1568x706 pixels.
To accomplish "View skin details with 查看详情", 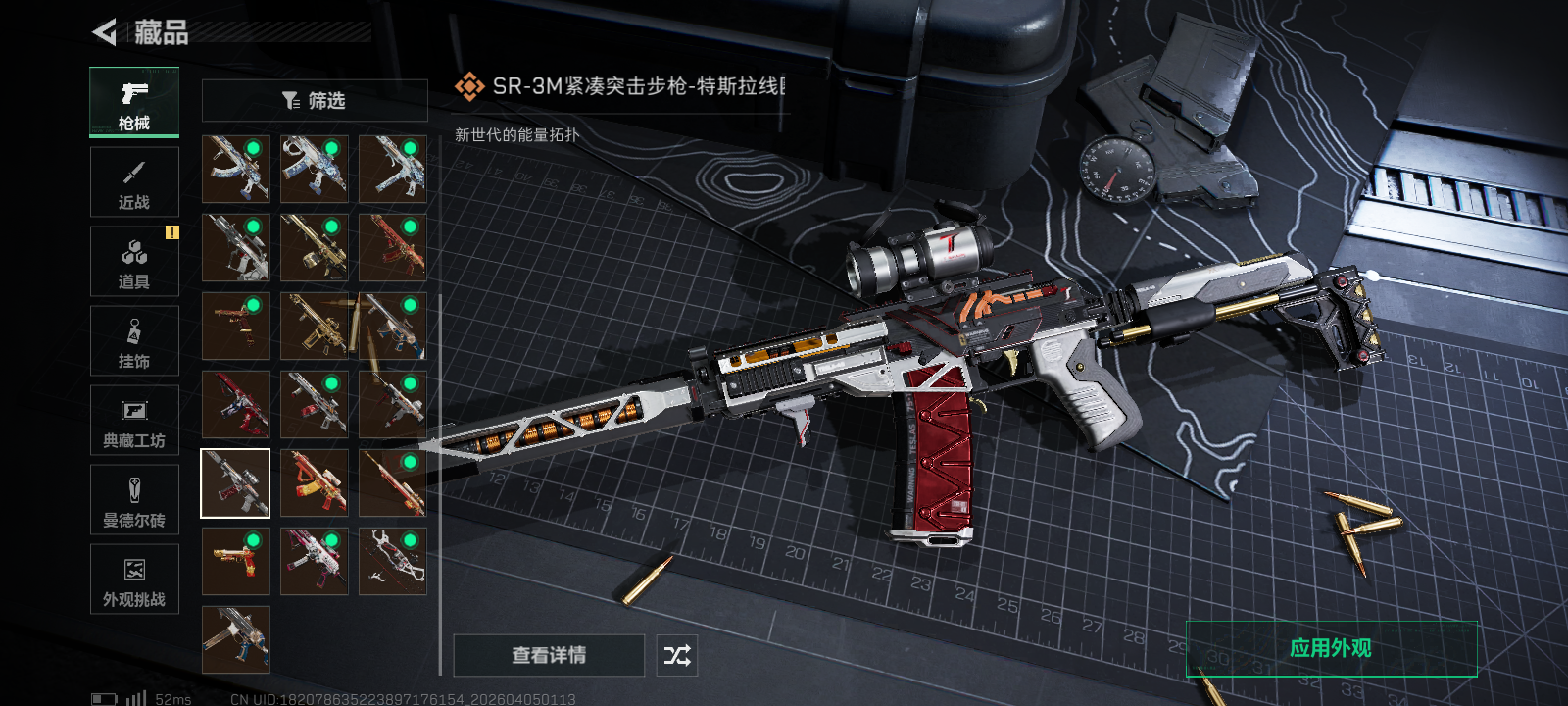I will (x=549, y=655).
